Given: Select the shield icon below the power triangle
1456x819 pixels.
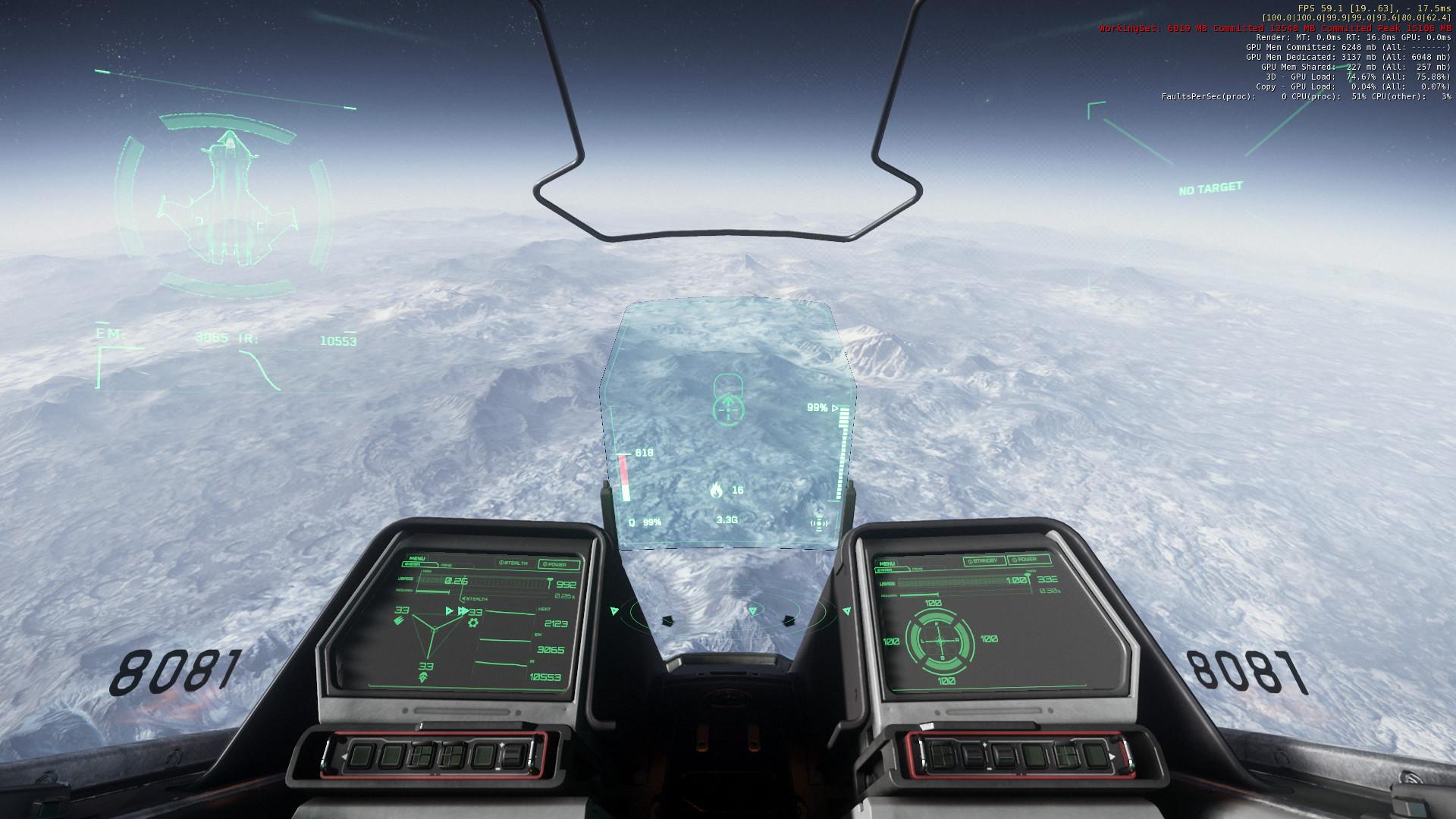Looking at the screenshot, I should [x=422, y=677].
